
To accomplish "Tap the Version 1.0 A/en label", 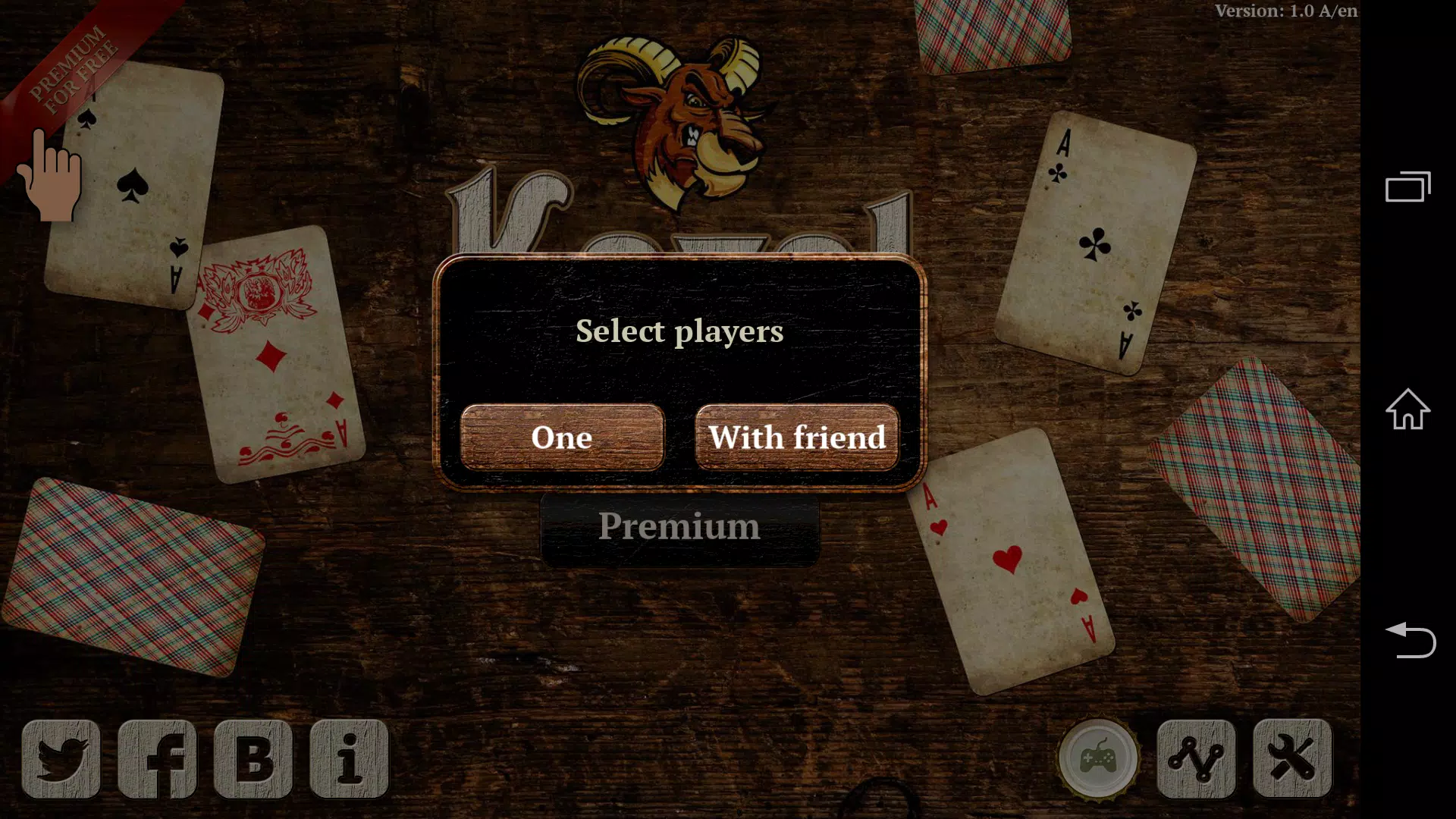I will (x=1285, y=11).
